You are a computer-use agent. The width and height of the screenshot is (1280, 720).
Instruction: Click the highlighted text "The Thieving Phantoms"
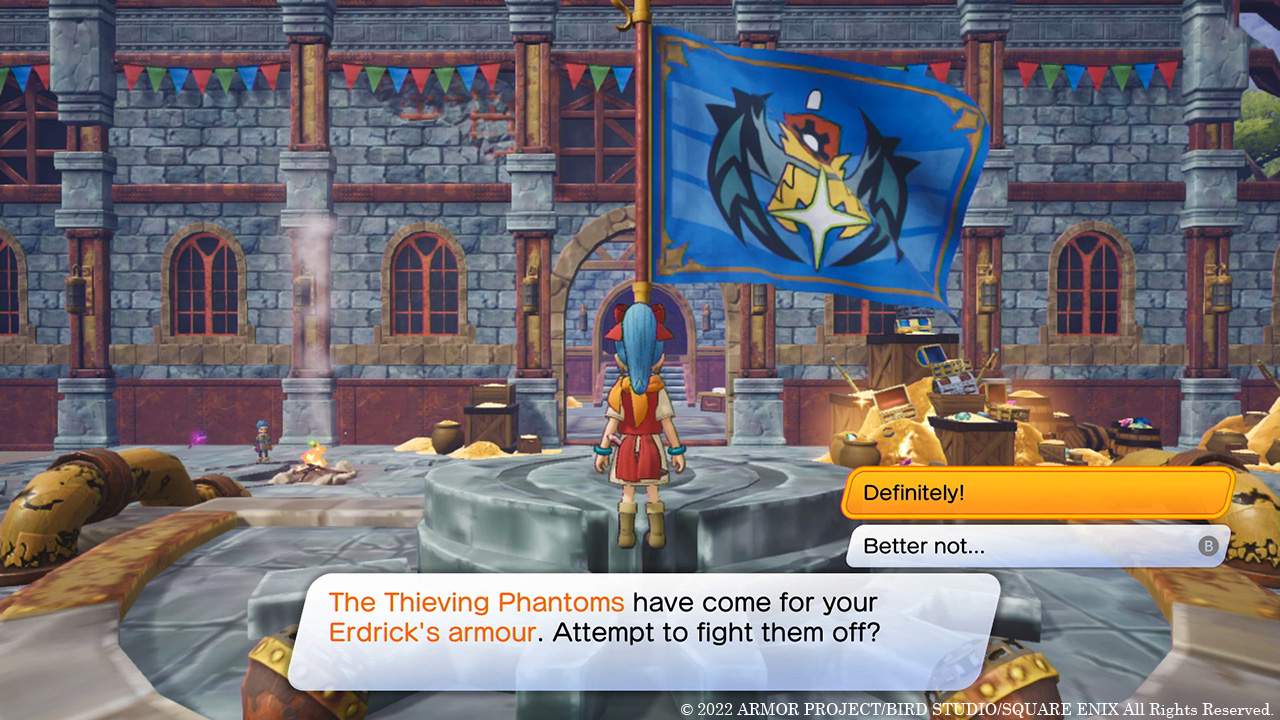point(476,602)
